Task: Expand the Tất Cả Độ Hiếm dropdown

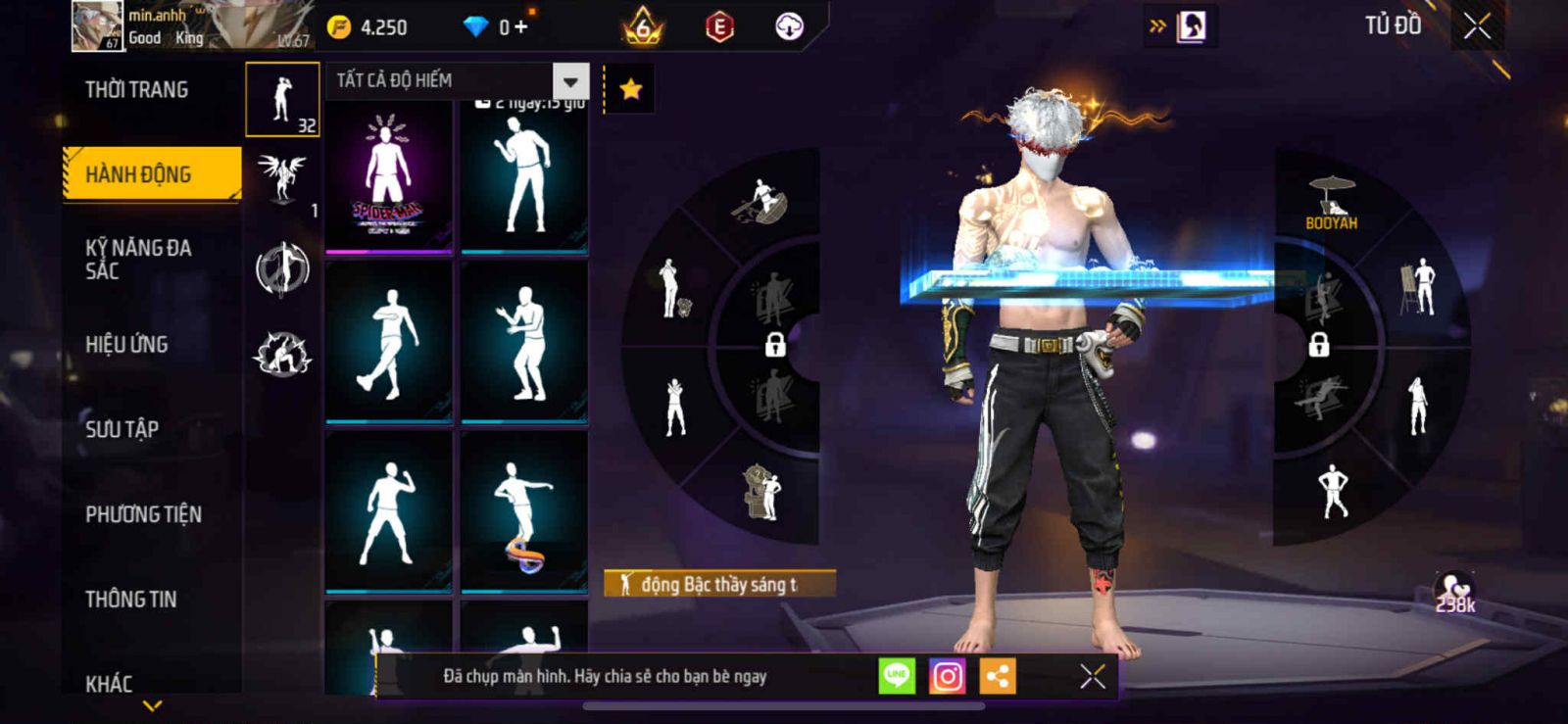Action: [570, 81]
